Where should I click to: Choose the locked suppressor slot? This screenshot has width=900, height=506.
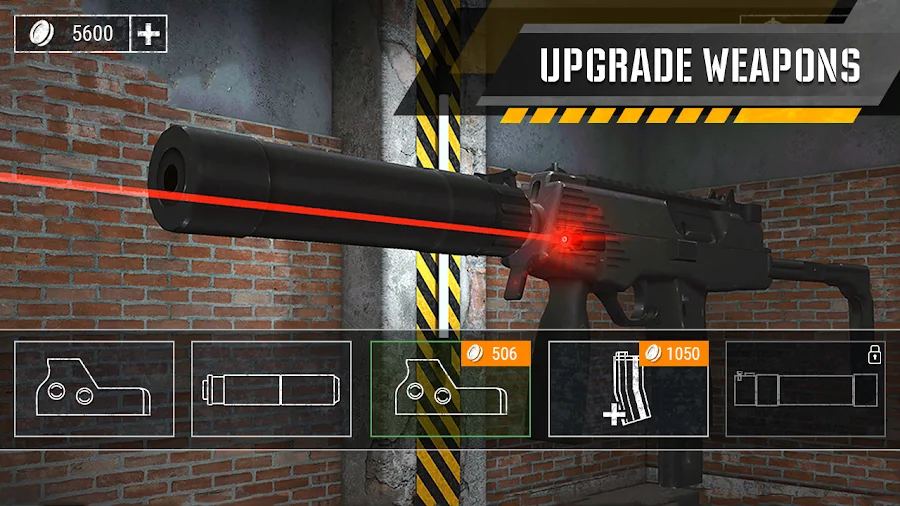(805, 389)
